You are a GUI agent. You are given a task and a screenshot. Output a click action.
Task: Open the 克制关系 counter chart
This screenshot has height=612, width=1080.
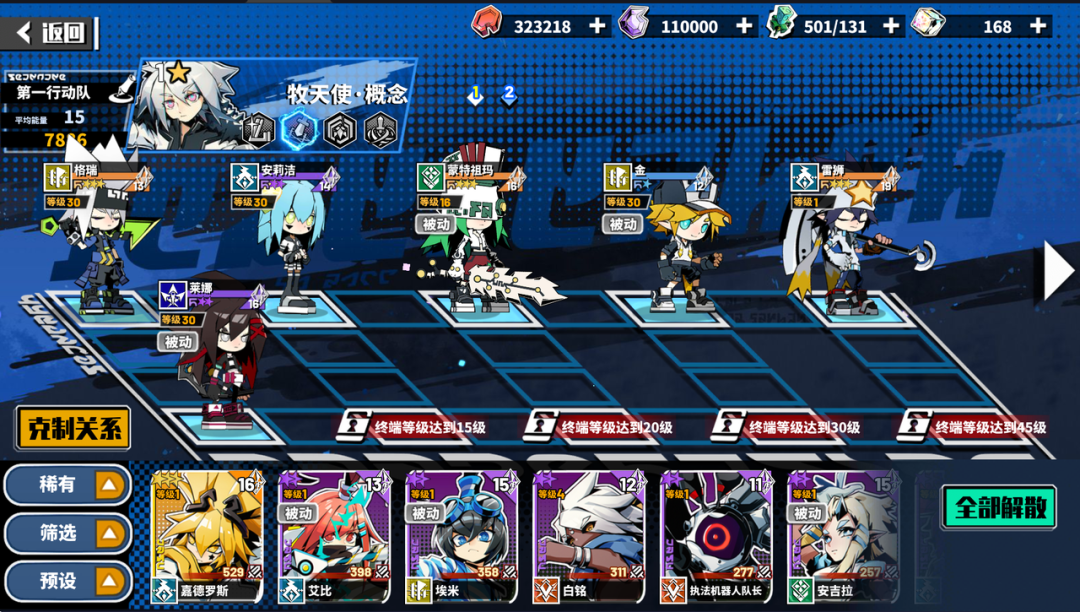click(72, 429)
